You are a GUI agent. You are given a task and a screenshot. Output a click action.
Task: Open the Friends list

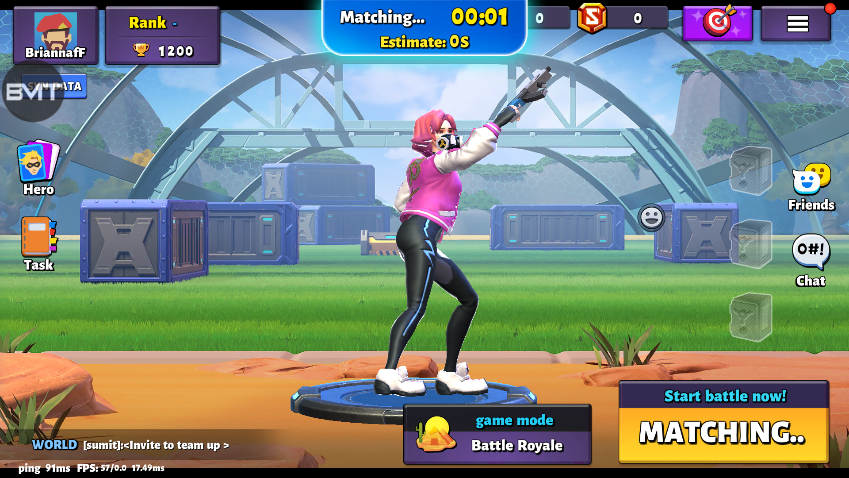point(811,187)
